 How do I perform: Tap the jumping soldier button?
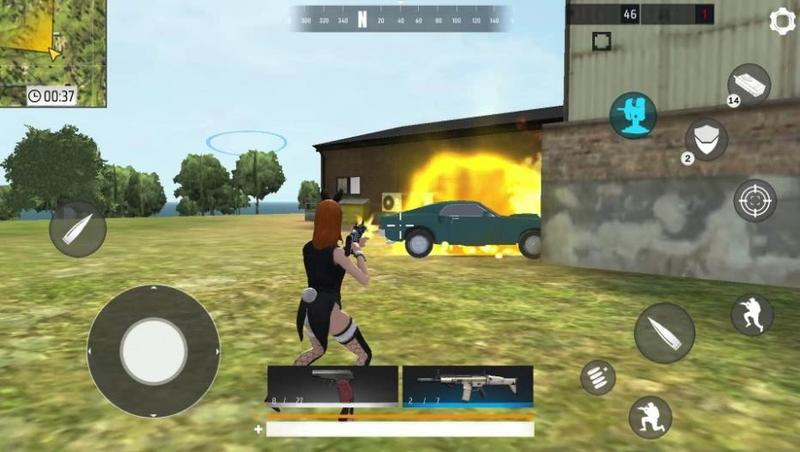(x=751, y=314)
